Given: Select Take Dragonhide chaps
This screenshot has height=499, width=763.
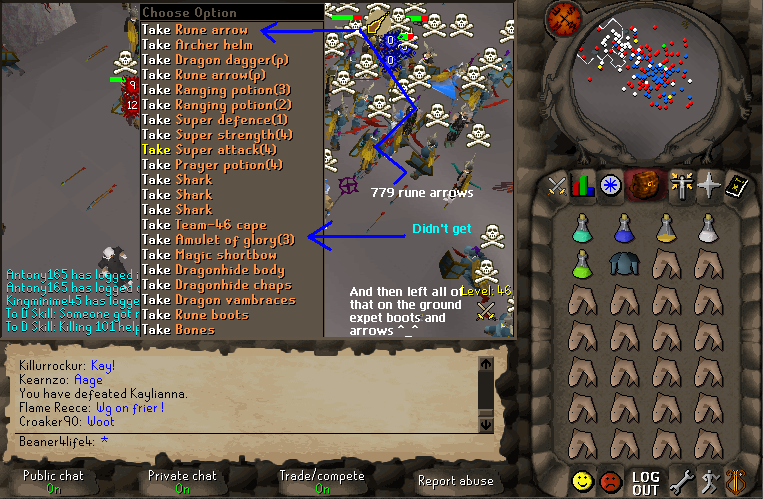Looking at the screenshot, I should coord(218,284).
